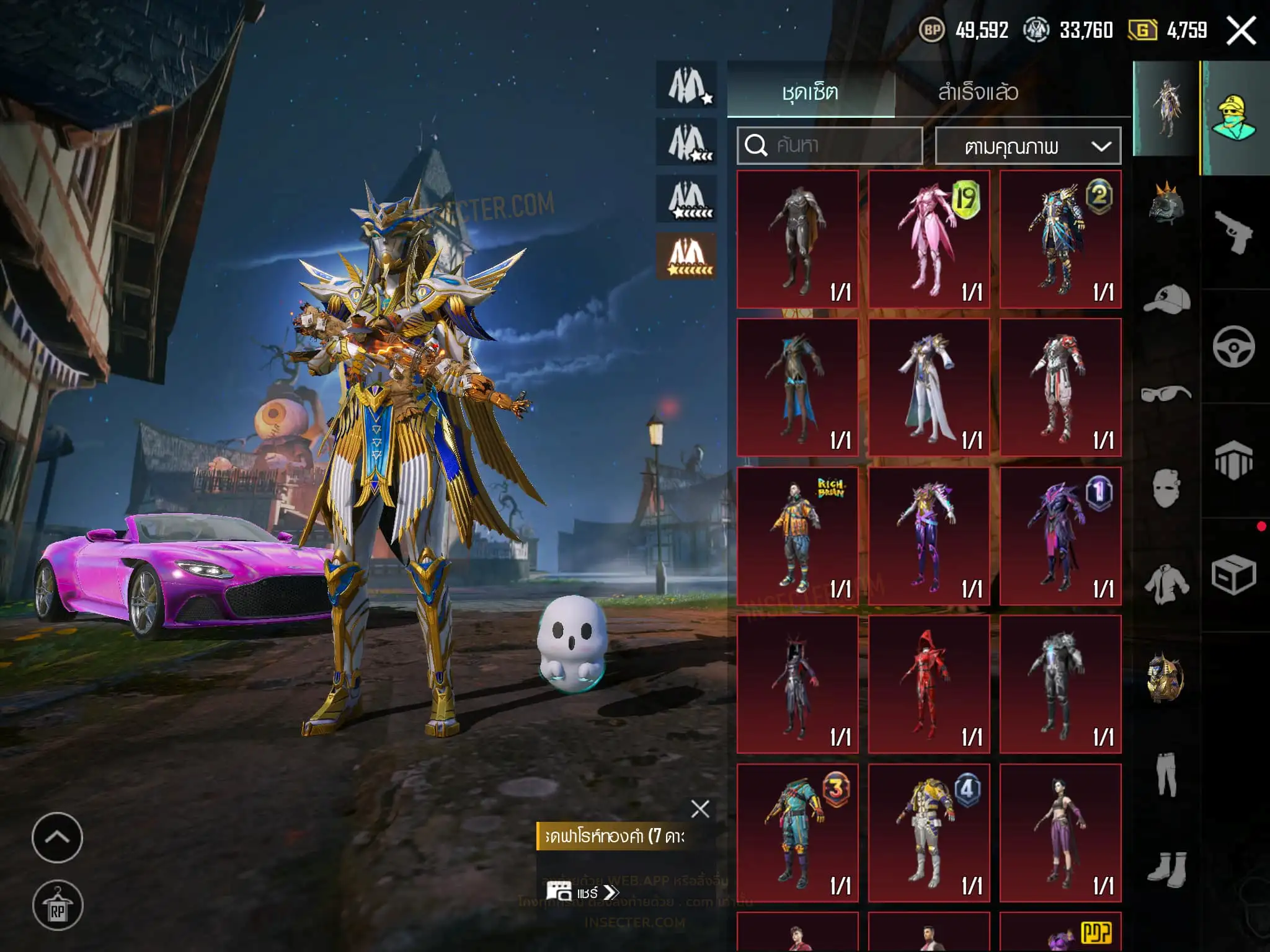Filter outfits by the single-star suit icon

tap(688, 85)
